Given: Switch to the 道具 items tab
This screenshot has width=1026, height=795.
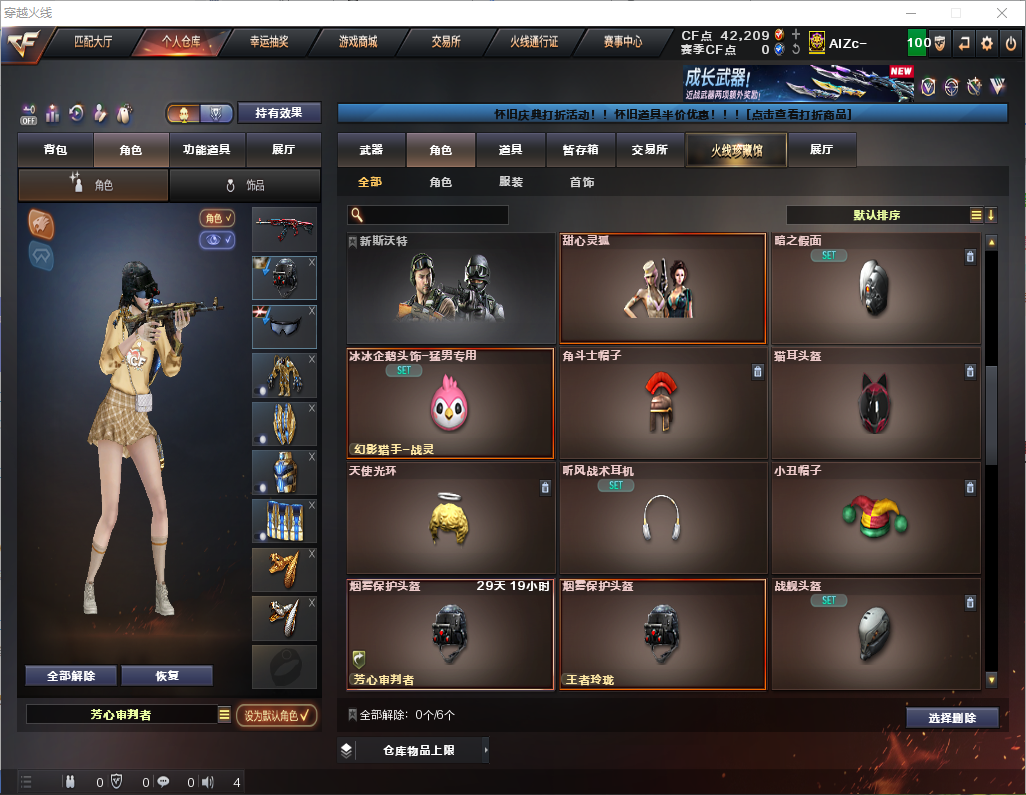Looking at the screenshot, I should pyautogui.click(x=511, y=150).
